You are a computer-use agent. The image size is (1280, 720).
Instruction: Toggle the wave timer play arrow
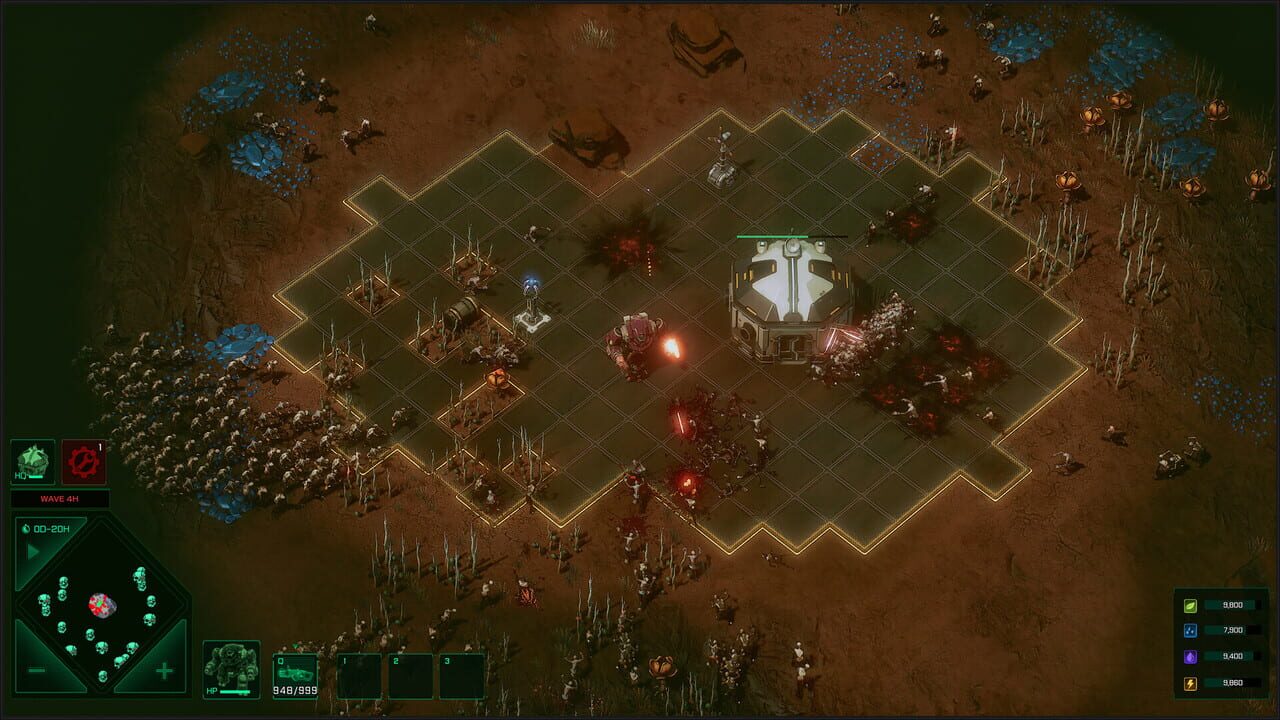[x=31, y=549]
